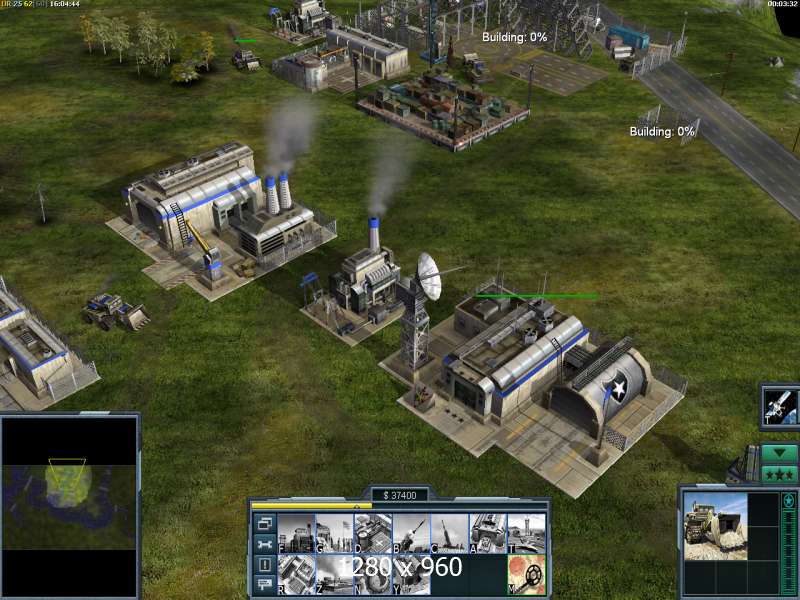Pick the build icon labeled D
Screen dimensions: 800x600
[372, 533]
